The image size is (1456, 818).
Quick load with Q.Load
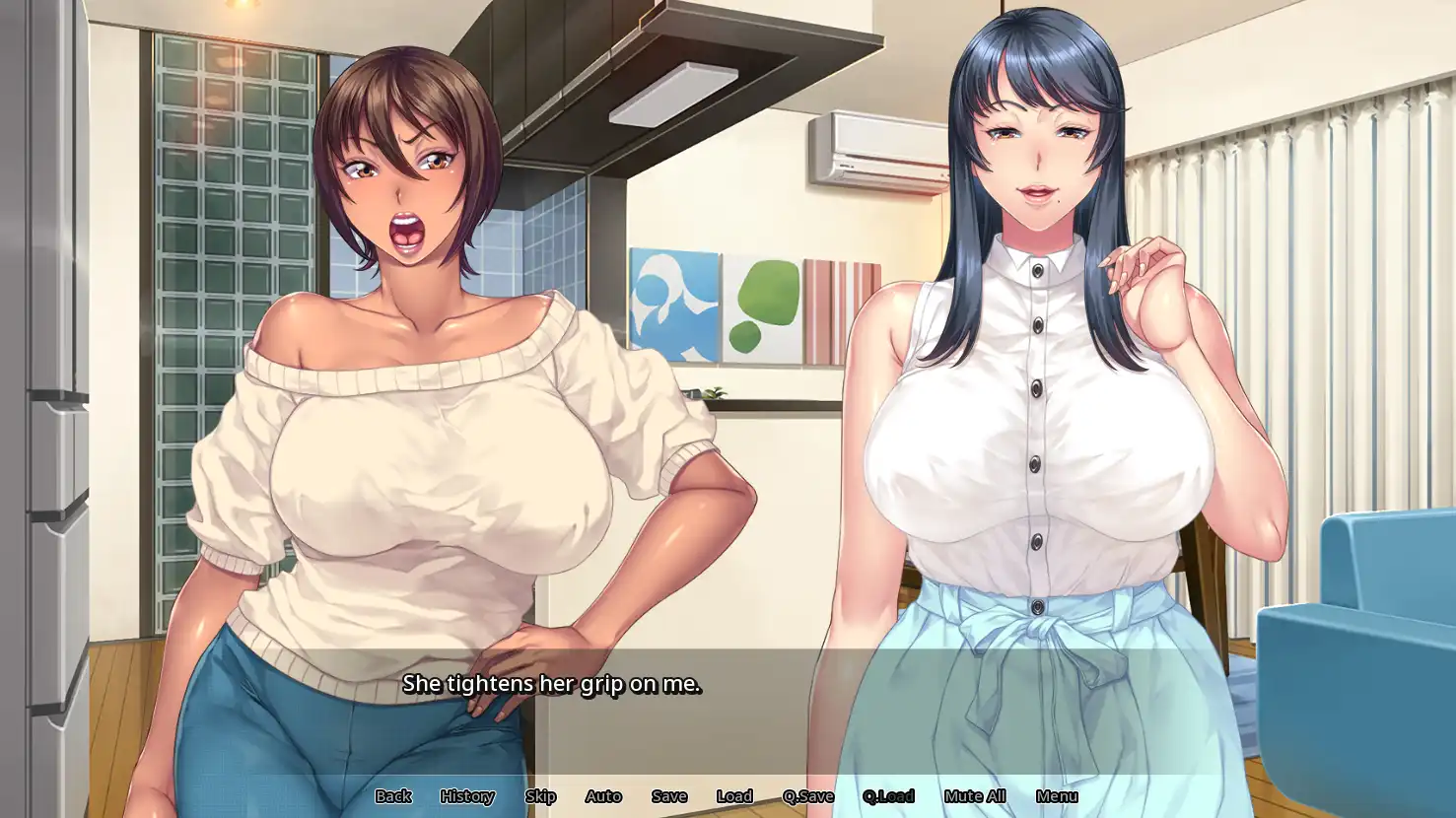tap(888, 796)
